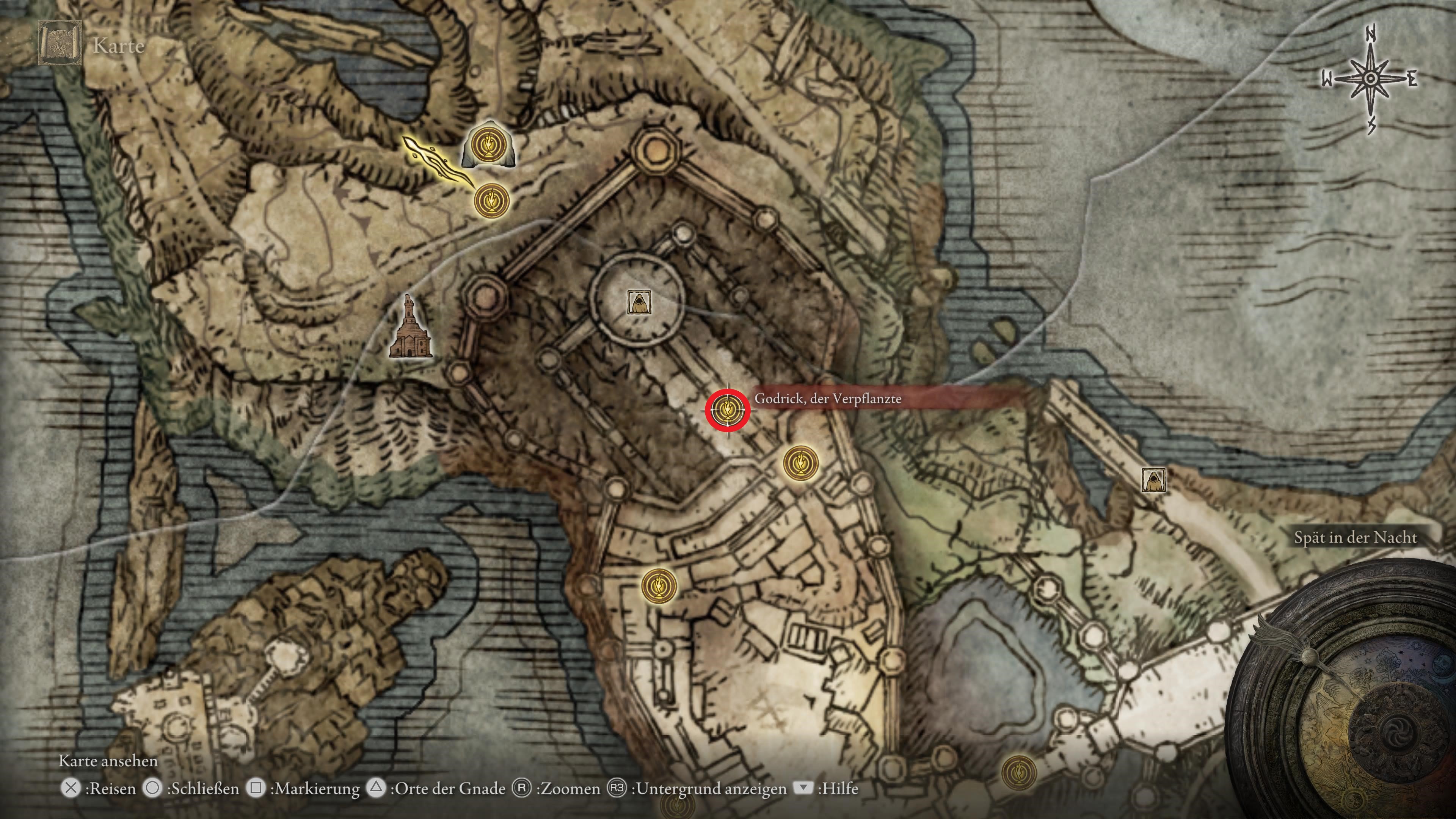Click the hooded figure marker on the bridge
Viewport: 1456px width, 819px height.
(1153, 480)
